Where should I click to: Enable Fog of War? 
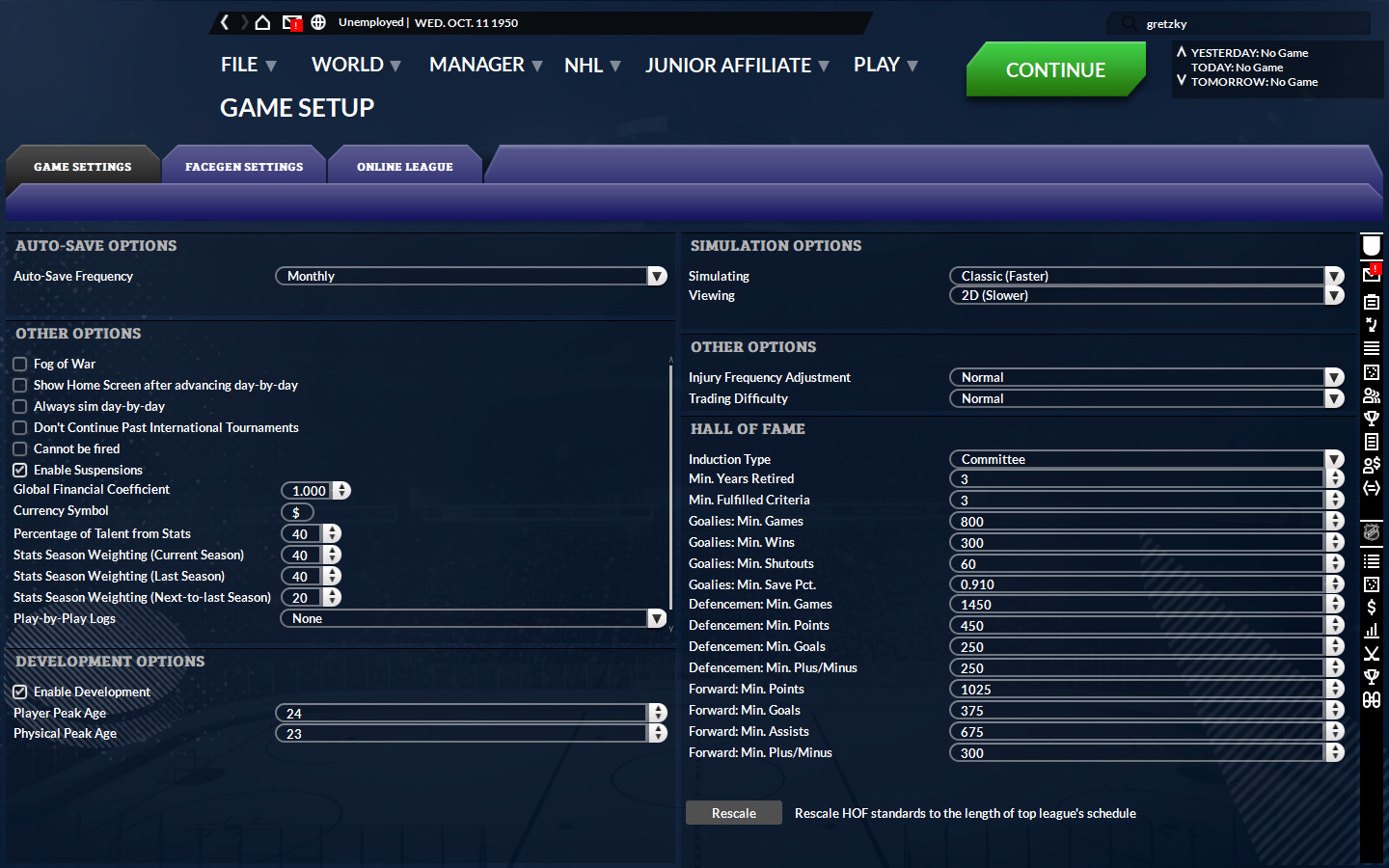click(x=19, y=364)
